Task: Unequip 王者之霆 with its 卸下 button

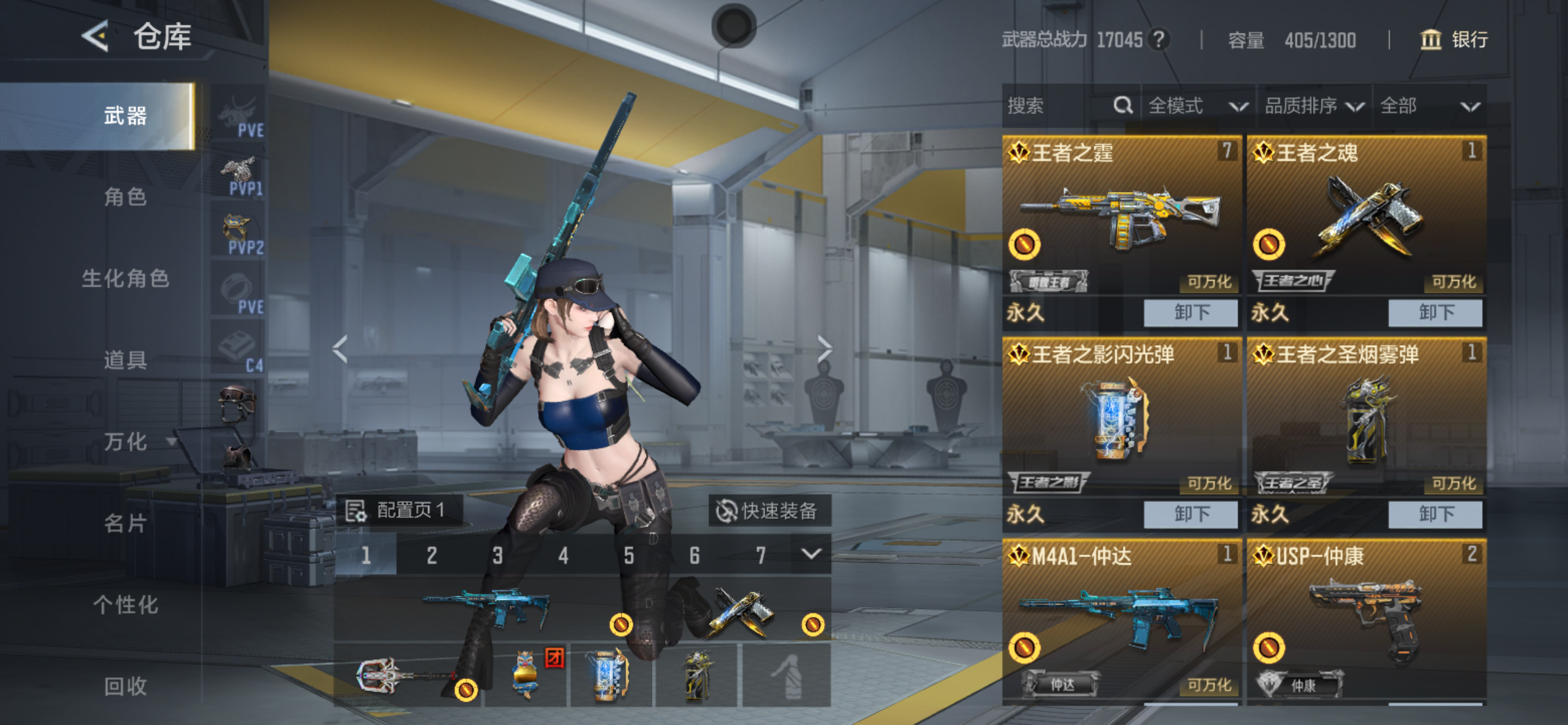Action: tap(1190, 312)
